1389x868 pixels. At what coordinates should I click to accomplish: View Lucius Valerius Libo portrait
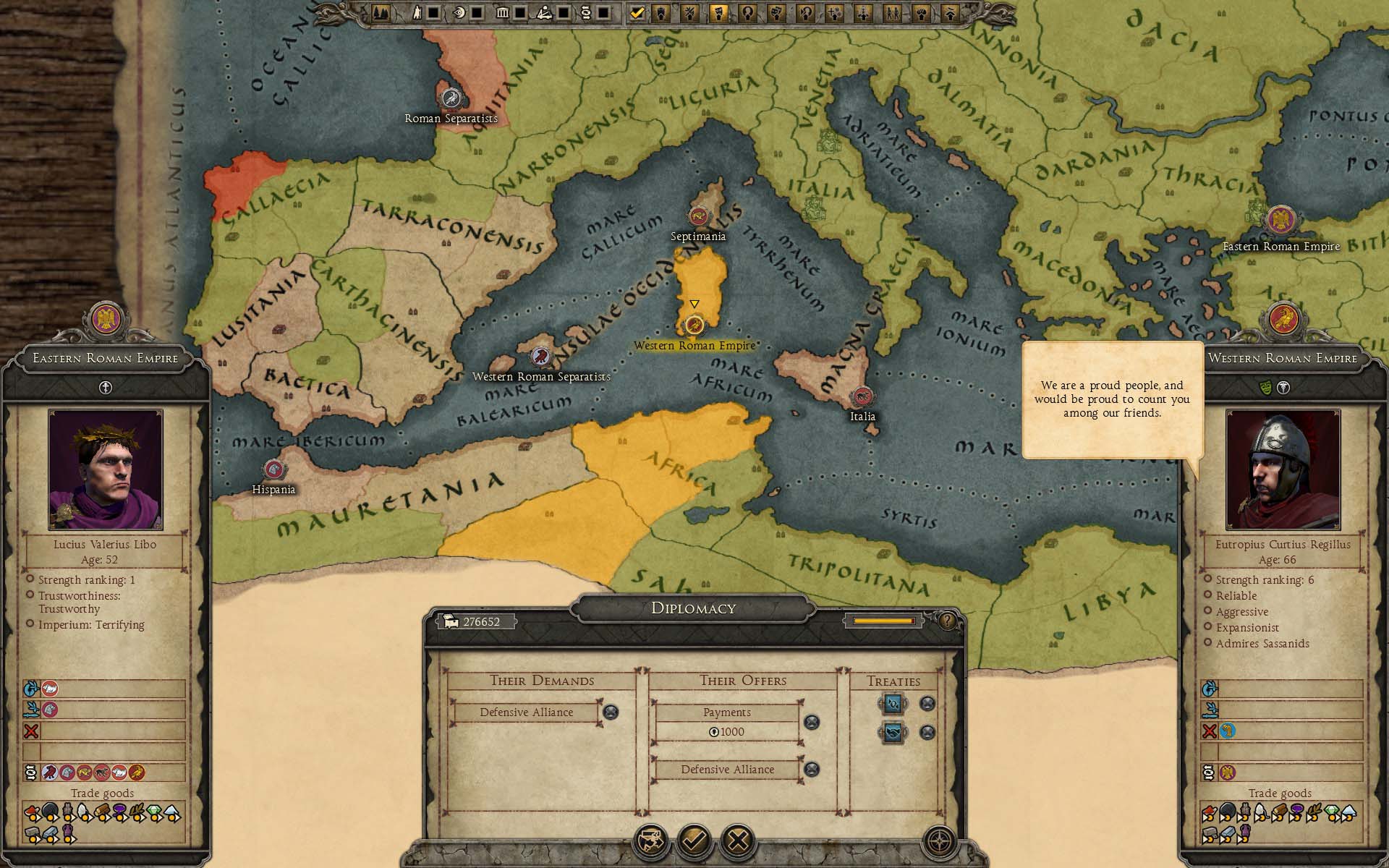click(106, 469)
